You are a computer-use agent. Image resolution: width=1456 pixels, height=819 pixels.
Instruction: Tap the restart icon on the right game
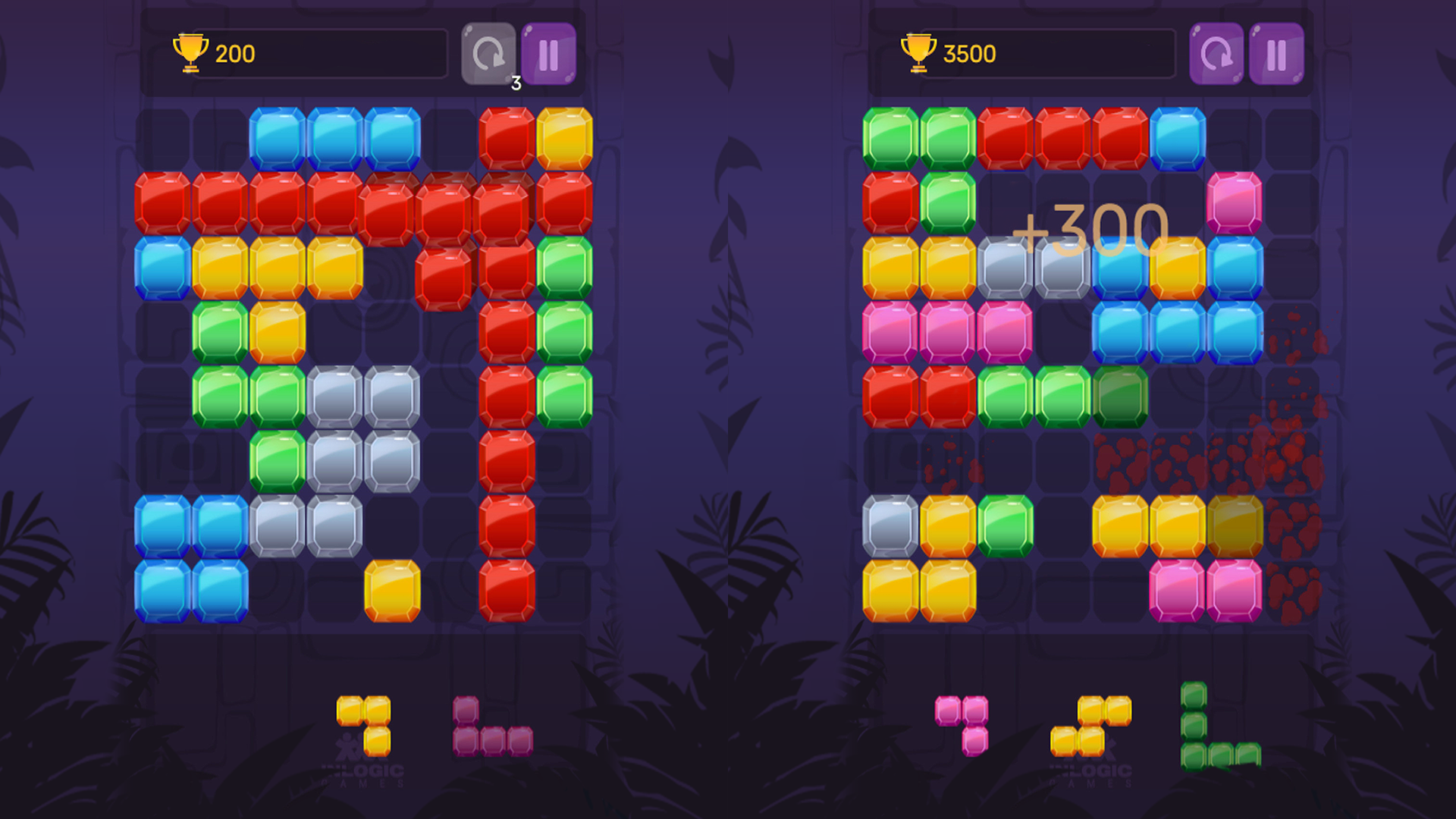click(1219, 53)
